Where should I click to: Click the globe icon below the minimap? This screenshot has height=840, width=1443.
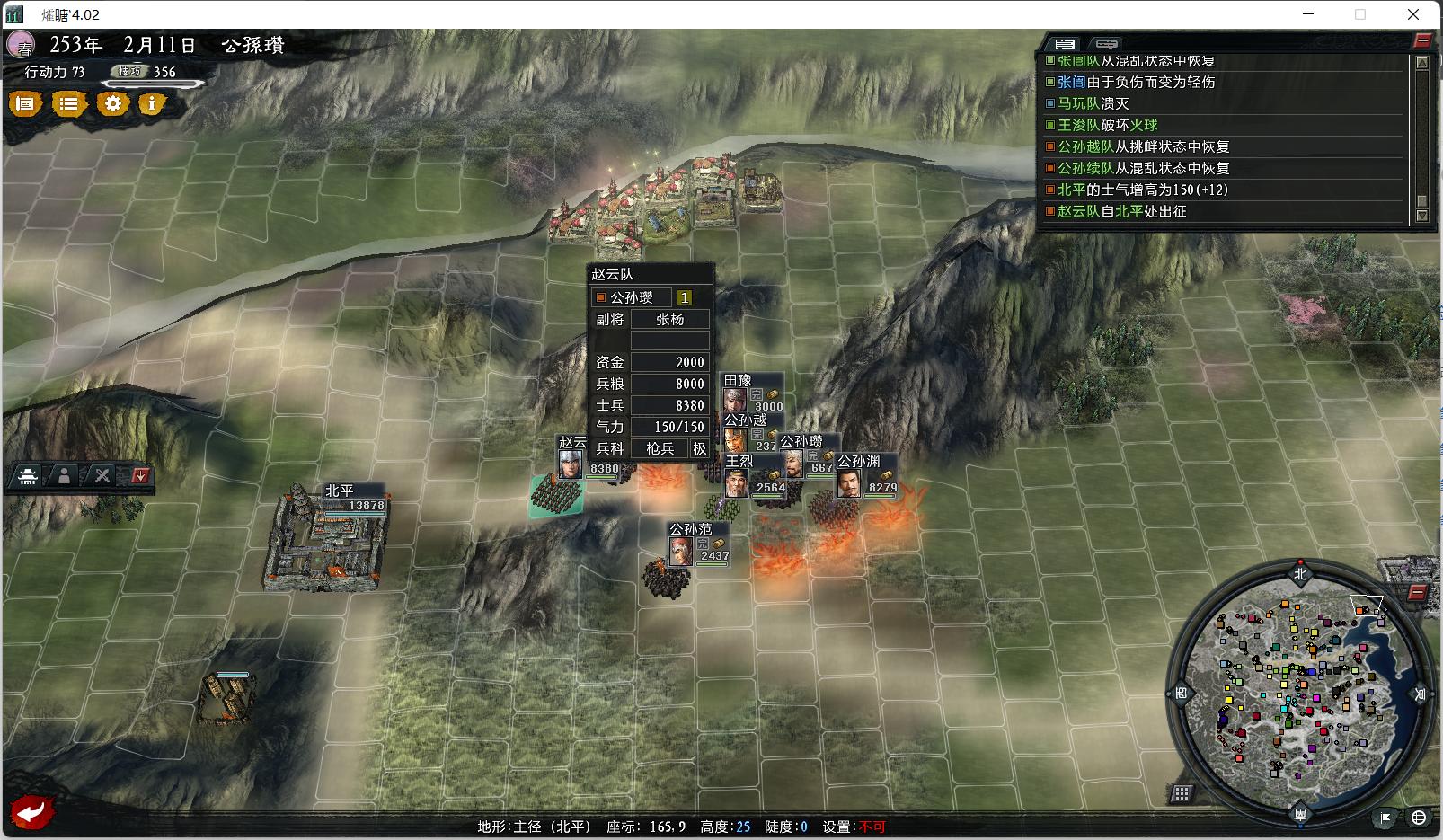tap(1419, 818)
